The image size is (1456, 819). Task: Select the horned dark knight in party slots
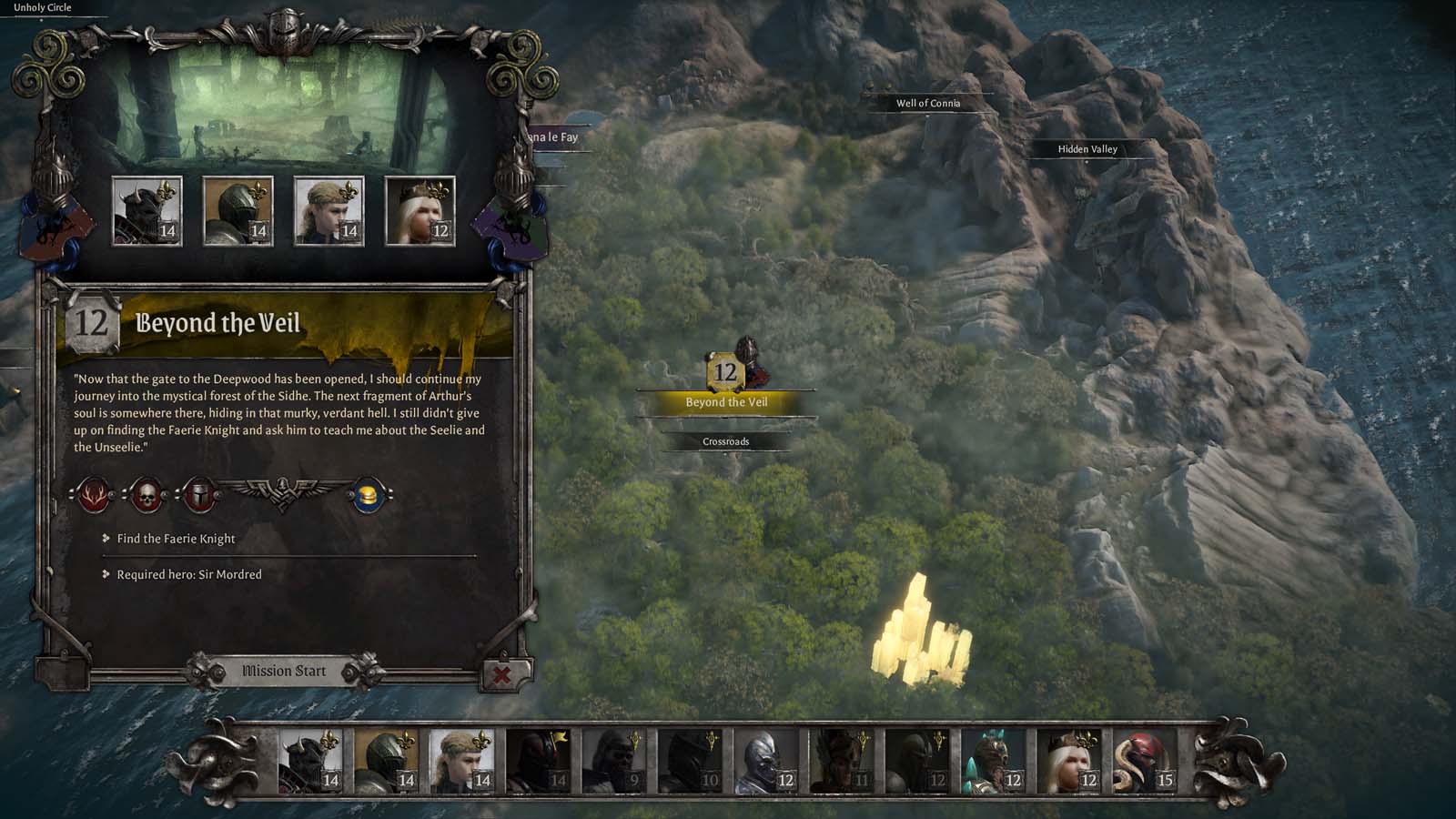pyautogui.click(x=147, y=211)
